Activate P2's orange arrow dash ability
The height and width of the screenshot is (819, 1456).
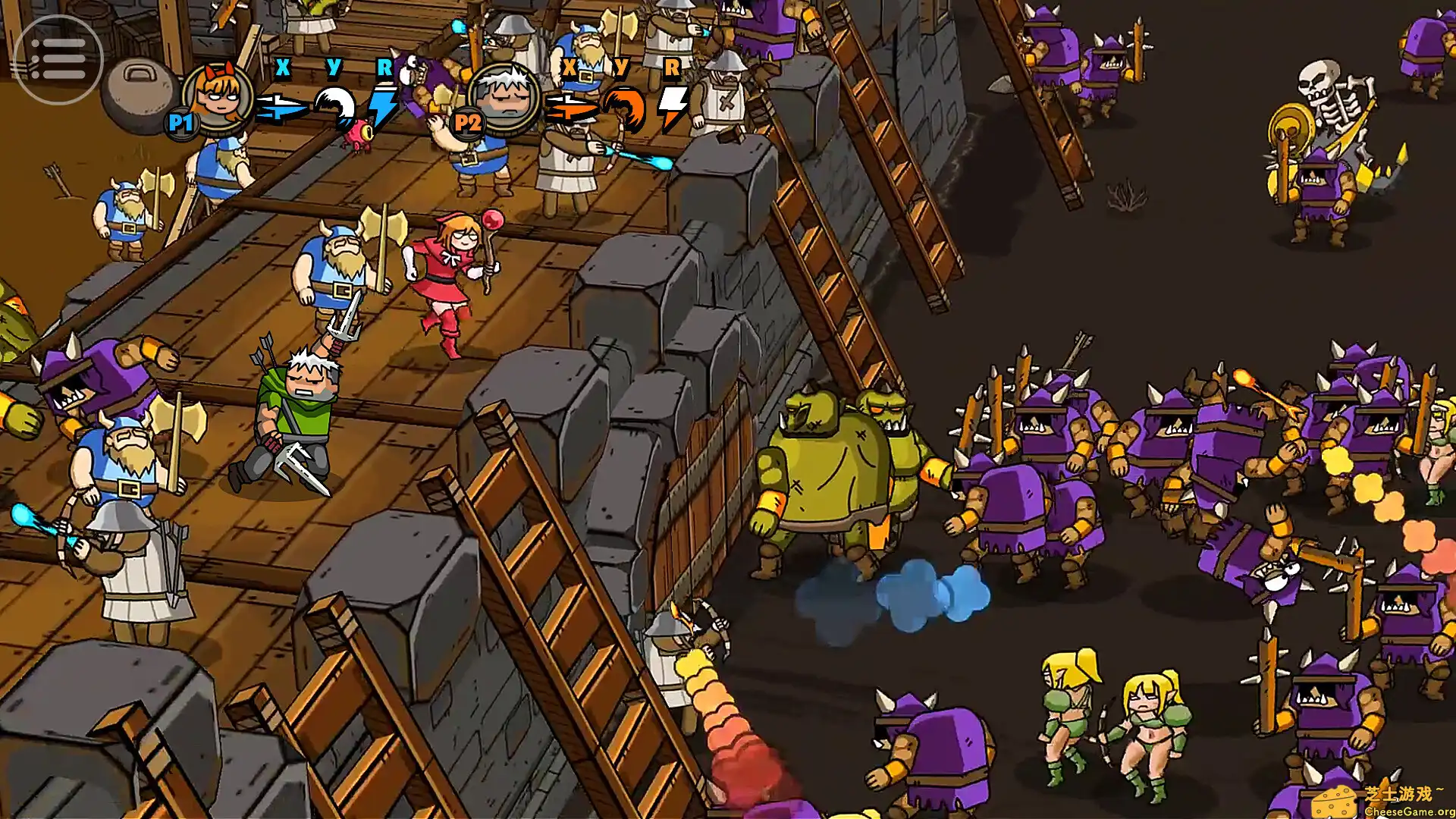click(x=569, y=108)
